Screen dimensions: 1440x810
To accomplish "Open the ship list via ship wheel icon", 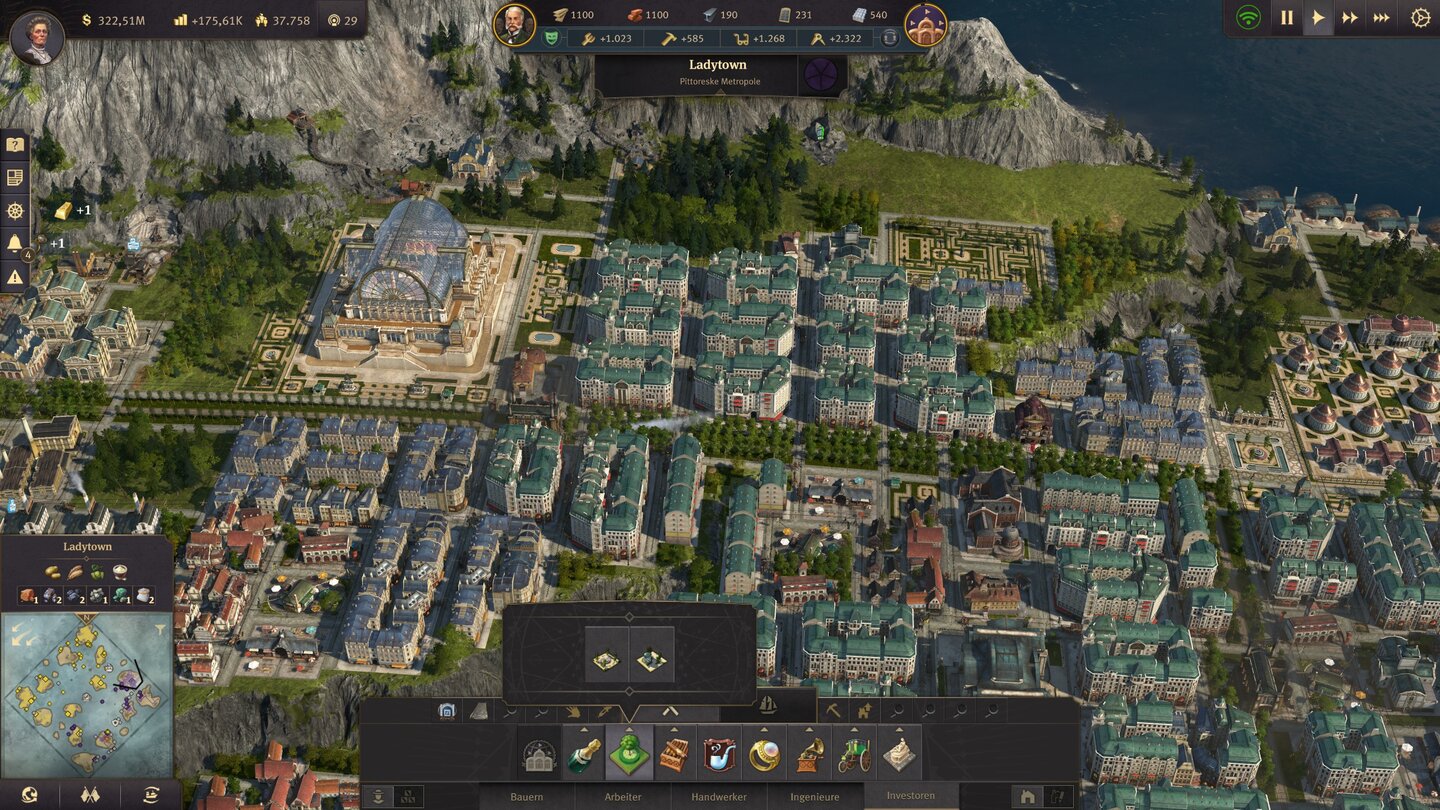I will pos(15,211).
